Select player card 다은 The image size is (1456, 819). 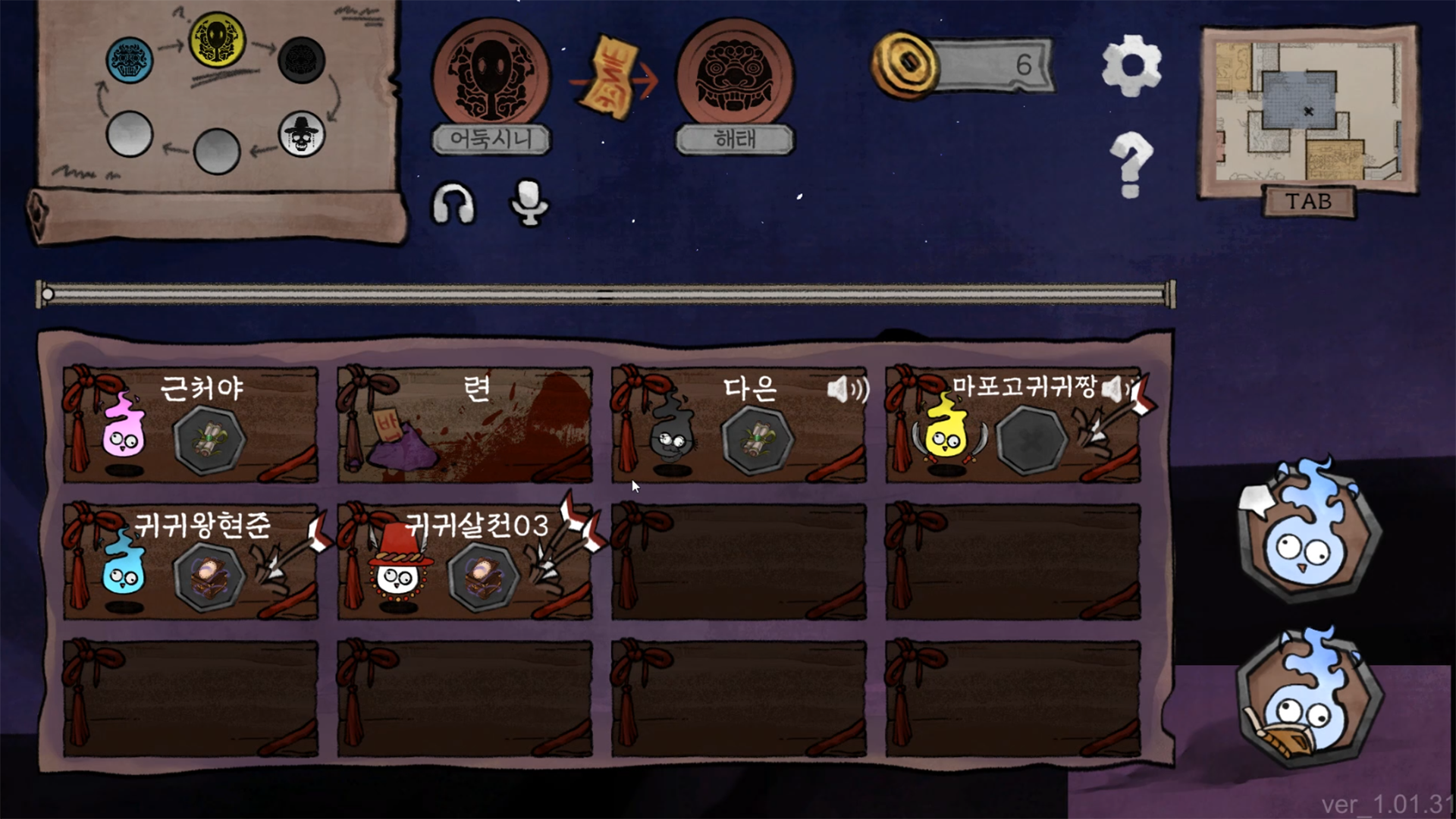coord(739,425)
